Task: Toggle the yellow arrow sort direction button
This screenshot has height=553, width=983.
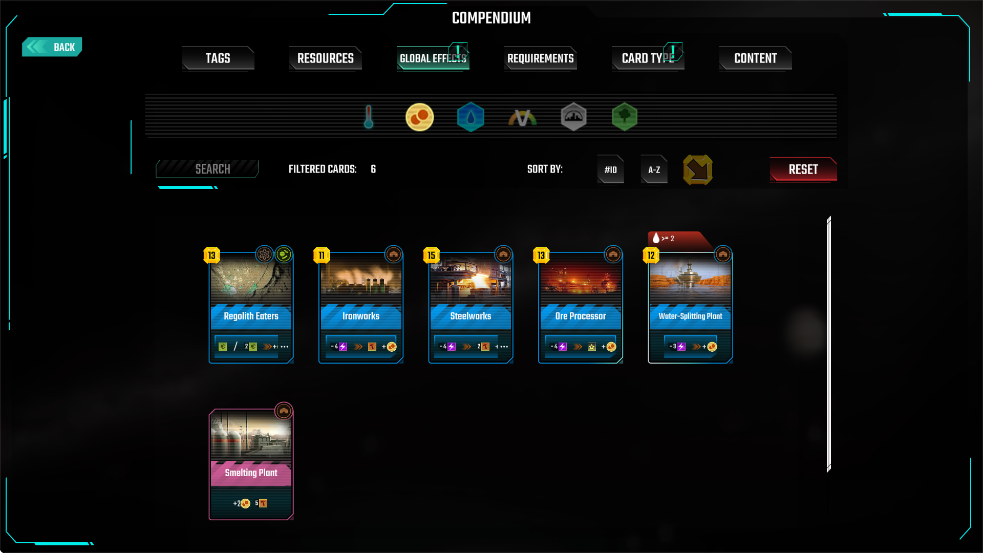Action: [x=698, y=170]
